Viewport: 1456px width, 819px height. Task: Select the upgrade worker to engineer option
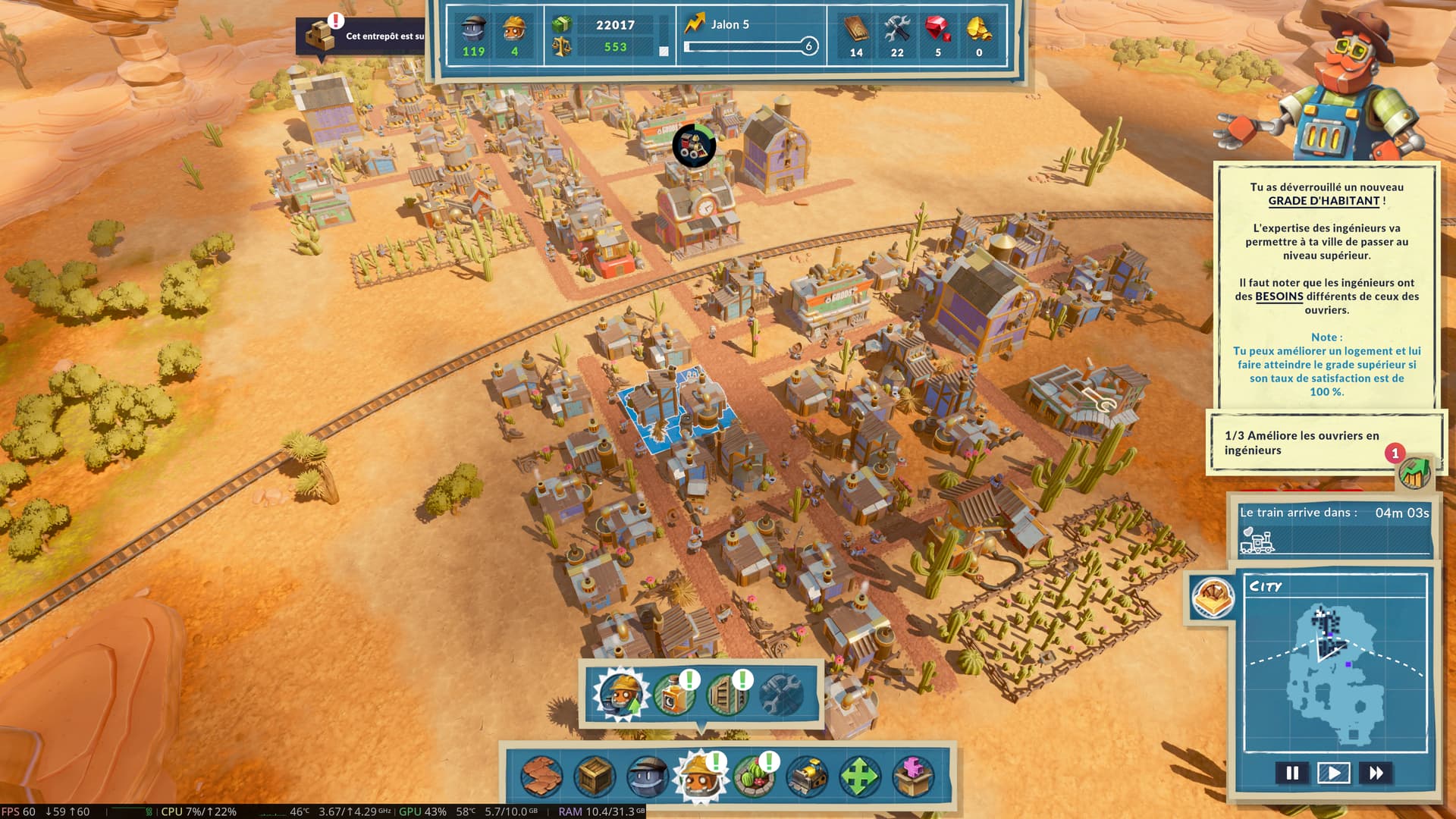620,695
